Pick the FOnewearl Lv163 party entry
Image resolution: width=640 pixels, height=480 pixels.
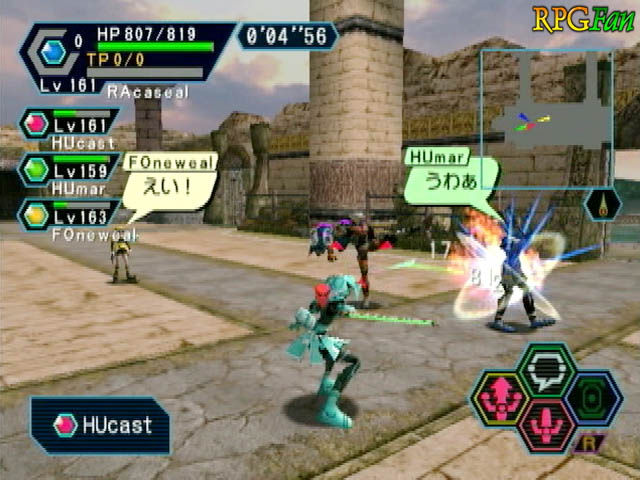(68, 215)
